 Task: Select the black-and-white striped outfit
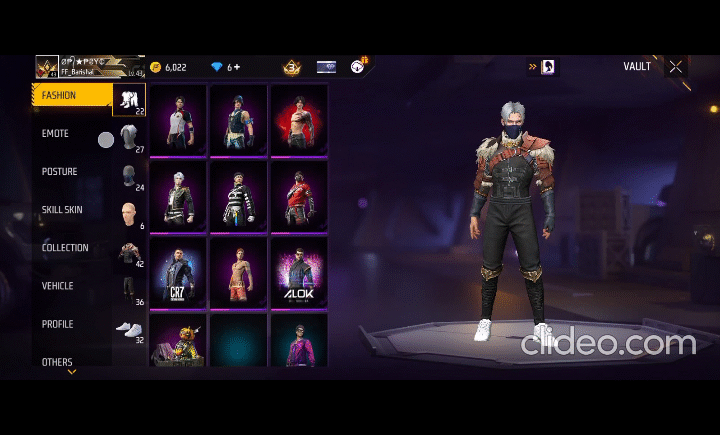(237, 196)
